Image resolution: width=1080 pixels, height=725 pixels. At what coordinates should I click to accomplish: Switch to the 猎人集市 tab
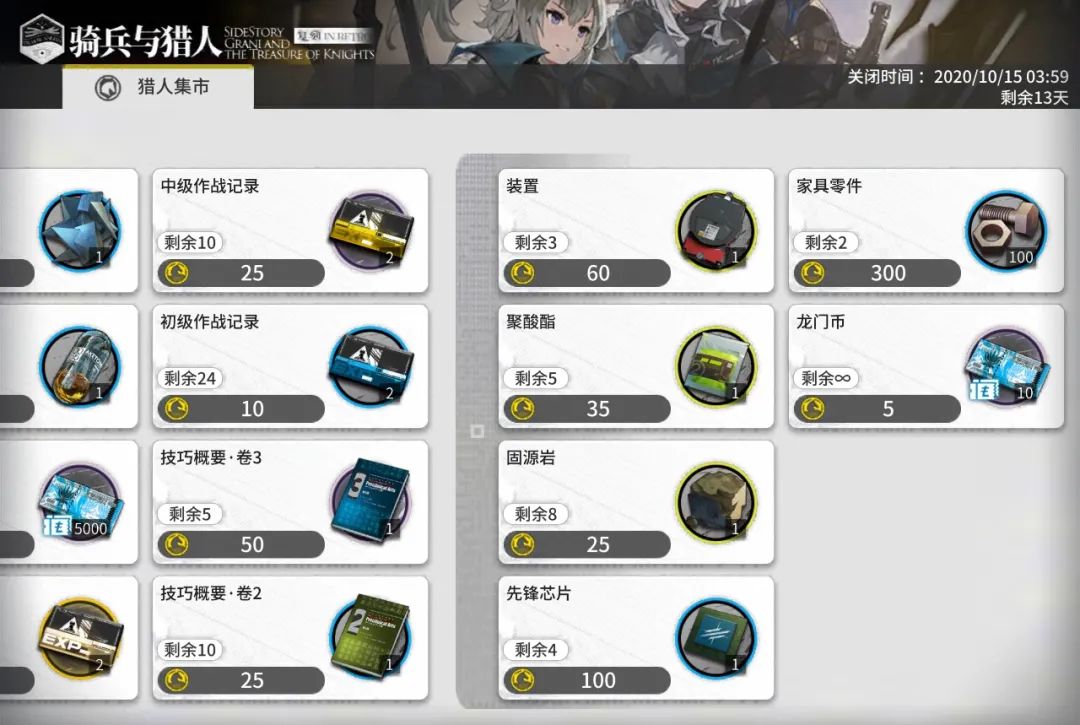click(157, 88)
